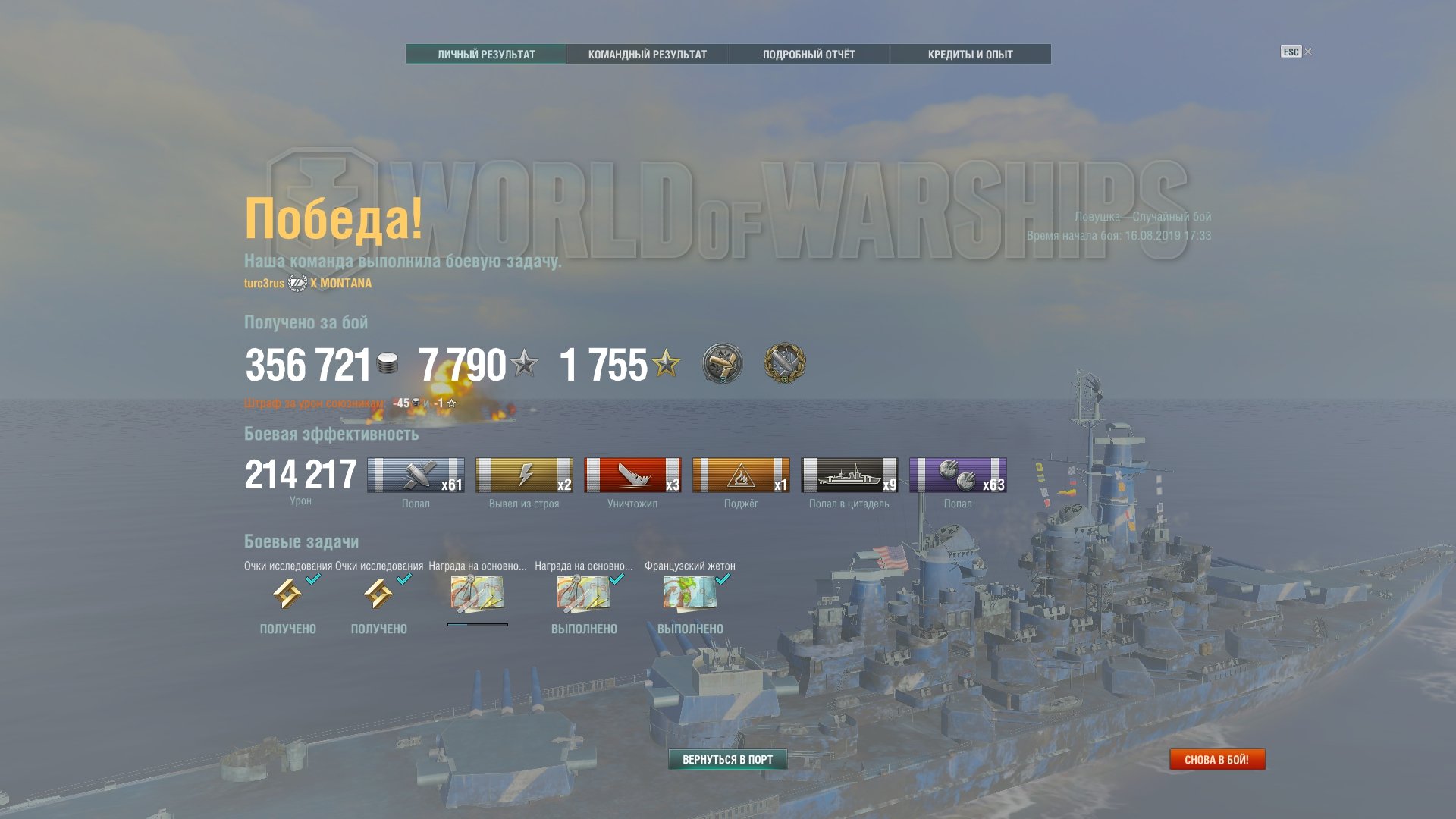Click the x2 Вывел из строя ribbon
Screen dimensions: 1456x819
524,475
